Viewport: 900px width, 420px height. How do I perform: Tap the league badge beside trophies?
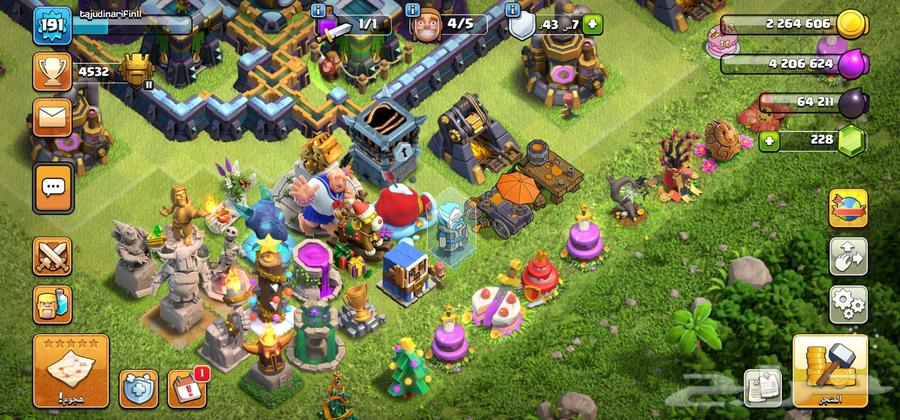(136, 69)
